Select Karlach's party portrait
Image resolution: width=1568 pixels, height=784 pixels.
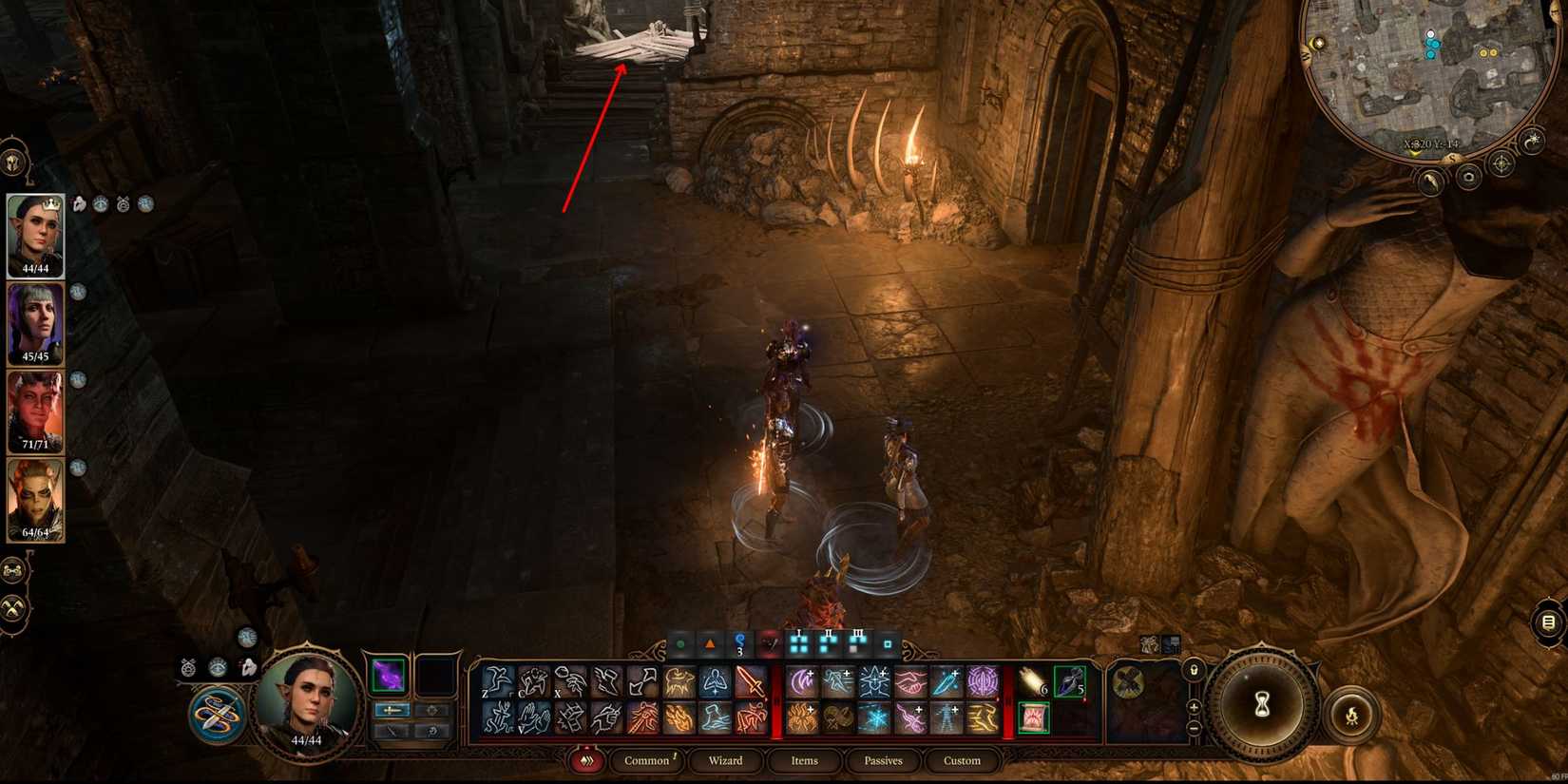point(33,411)
